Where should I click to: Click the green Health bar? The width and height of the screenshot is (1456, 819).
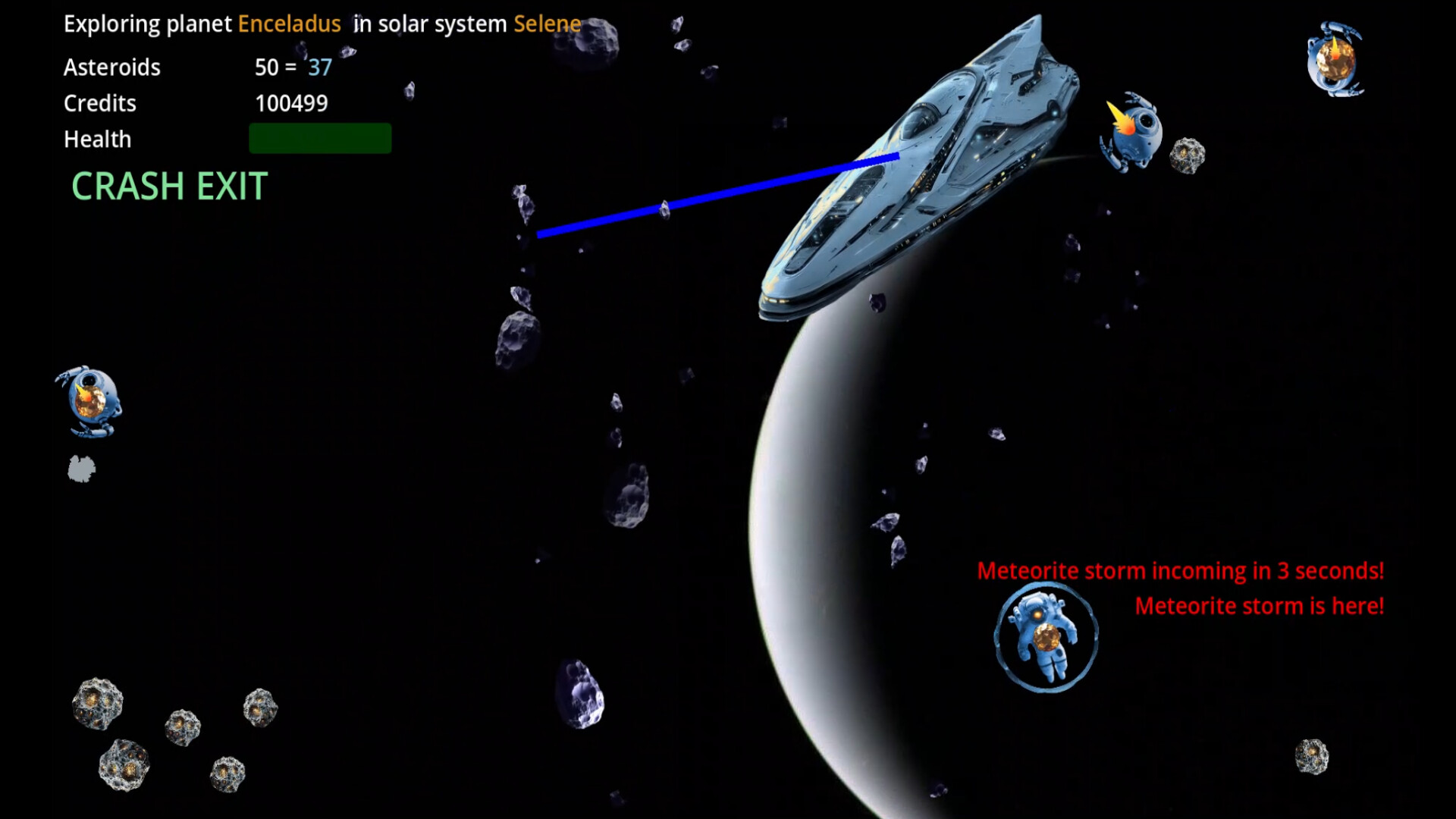click(x=320, y=138)
